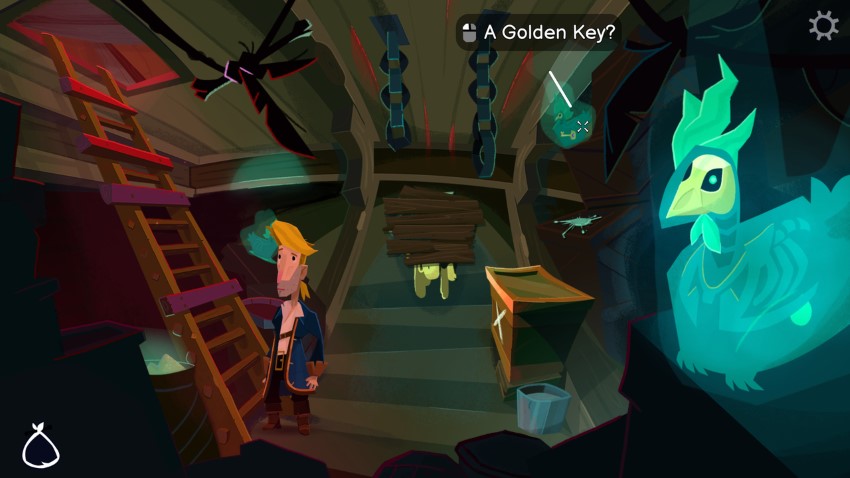
Task: Open the settings gear menu
Action: coord(823,26)
